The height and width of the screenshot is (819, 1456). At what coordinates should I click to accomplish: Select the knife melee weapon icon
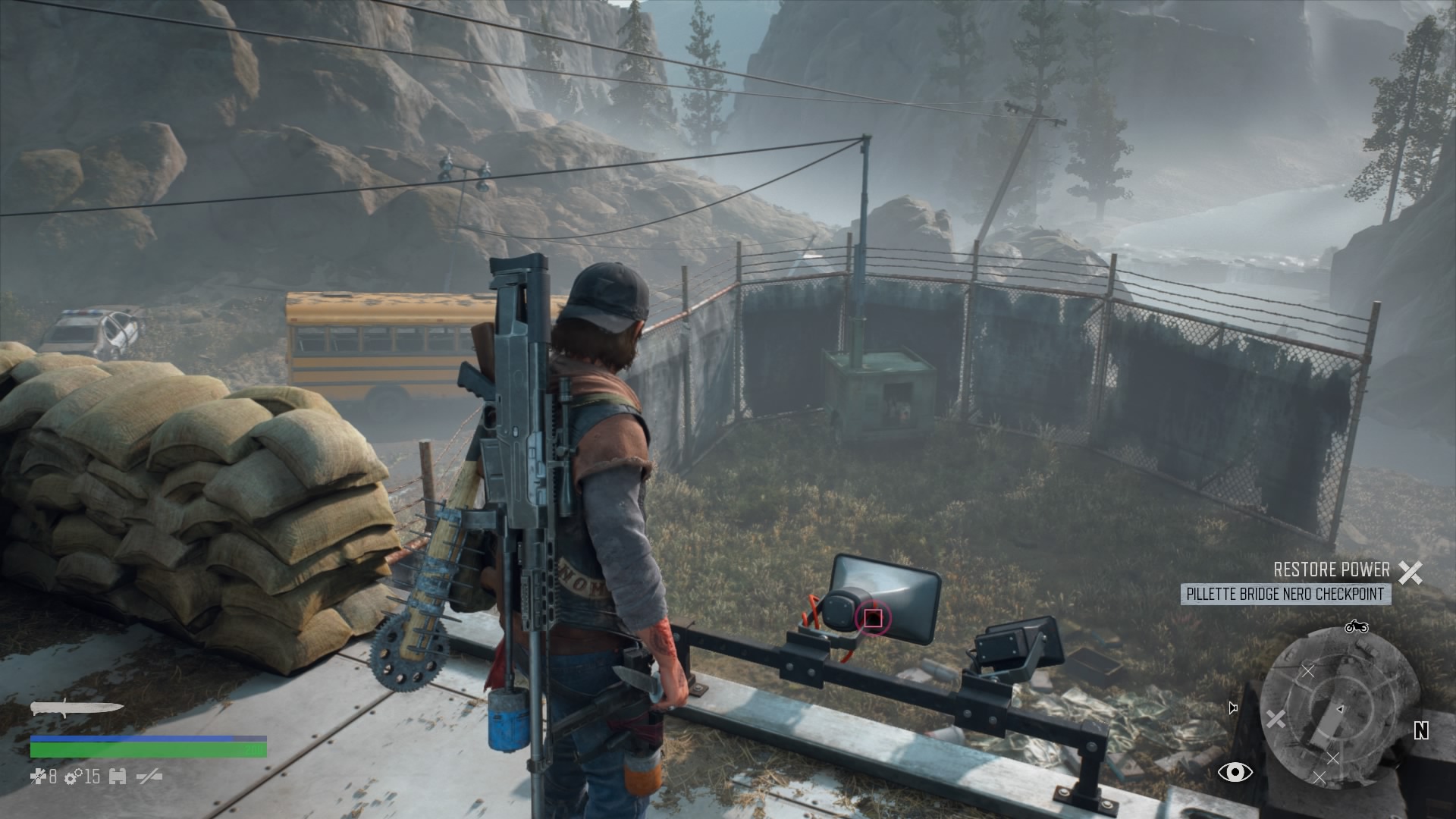76,708
